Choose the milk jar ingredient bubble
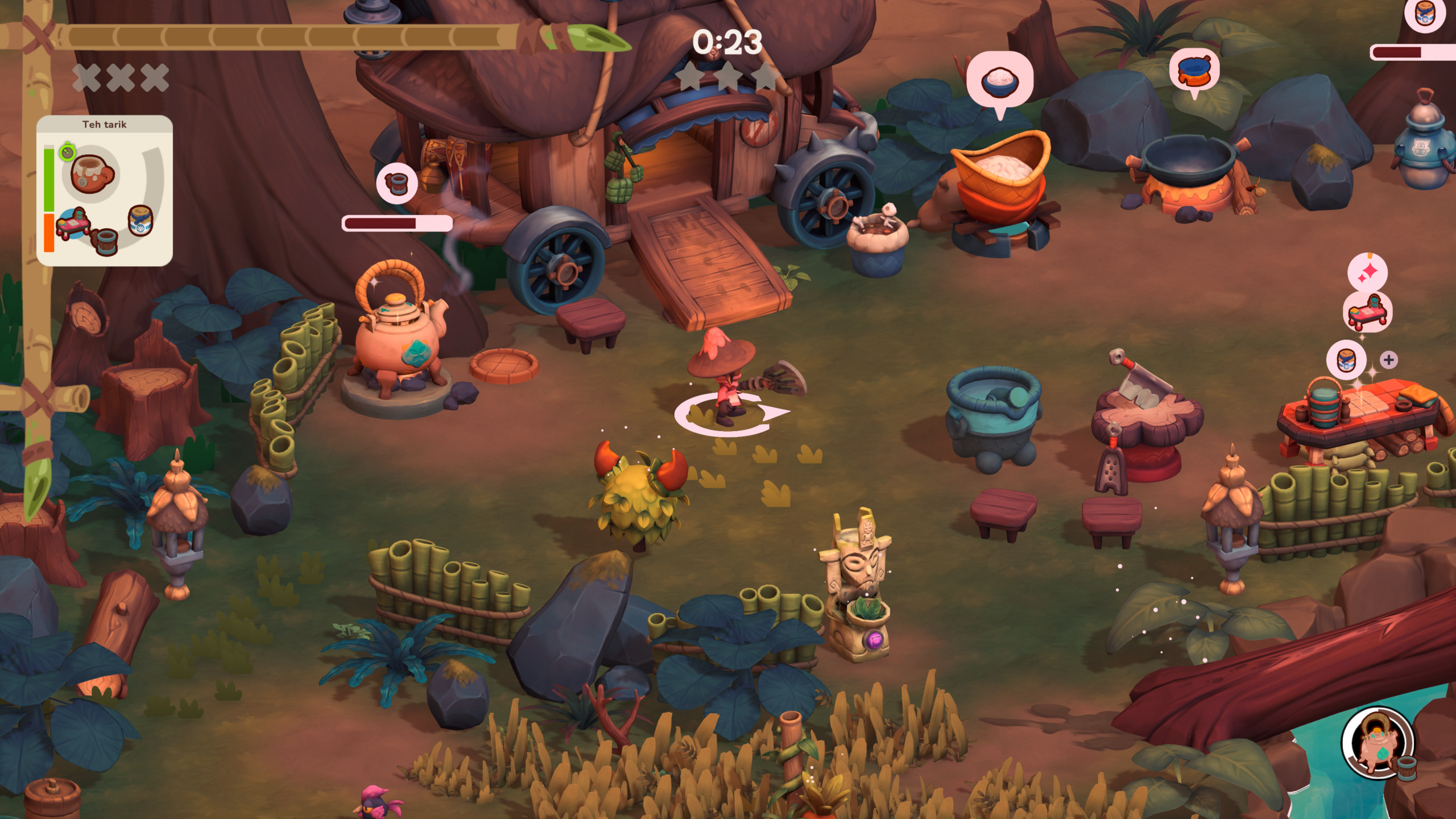 point(1346,359)
